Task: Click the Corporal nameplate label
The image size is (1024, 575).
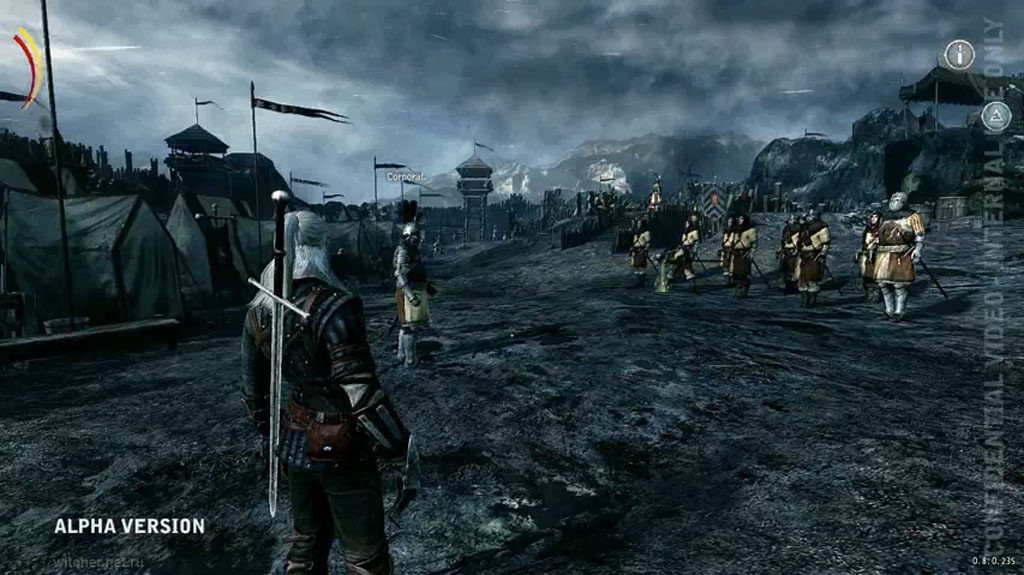Action: pos(405,177)
